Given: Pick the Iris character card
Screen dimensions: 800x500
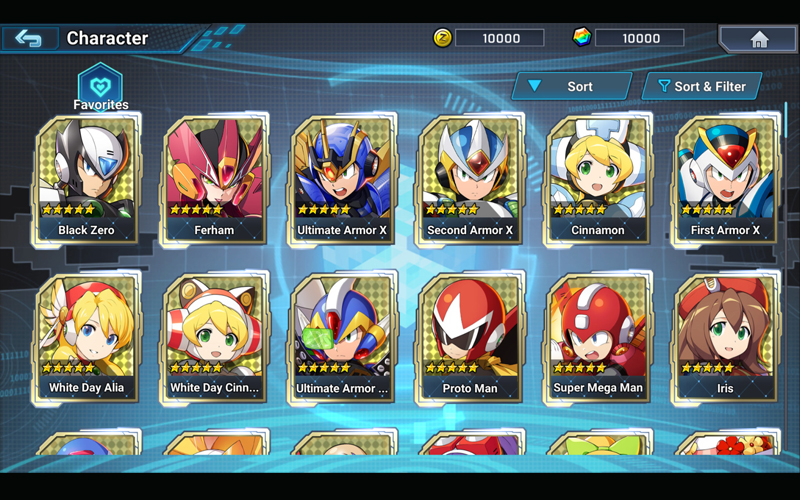Looking at the screenshot, I should click(726, 338).
